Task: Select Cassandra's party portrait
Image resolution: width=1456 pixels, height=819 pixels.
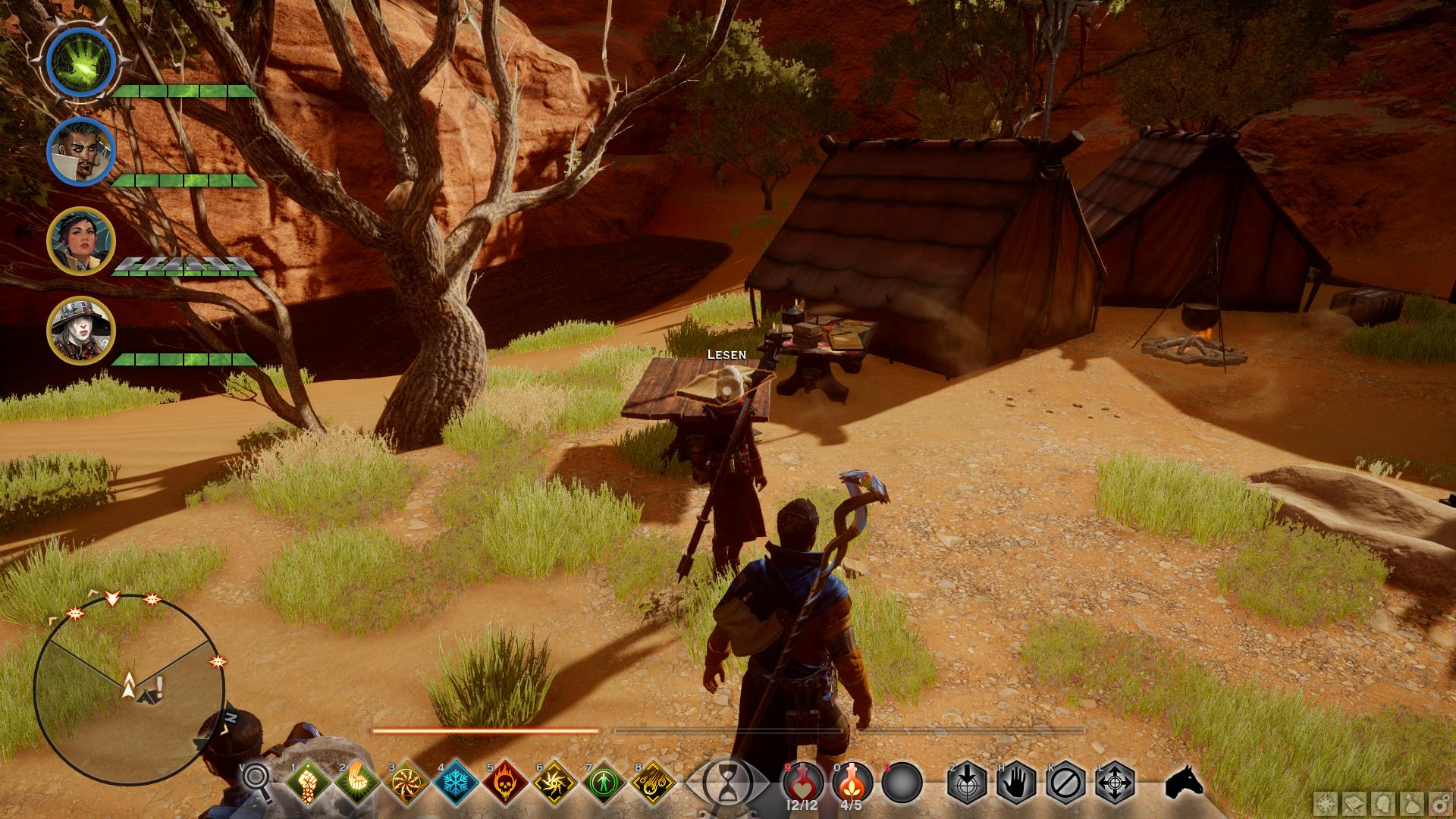Action: pyautogui.click(x=80, y=241)
